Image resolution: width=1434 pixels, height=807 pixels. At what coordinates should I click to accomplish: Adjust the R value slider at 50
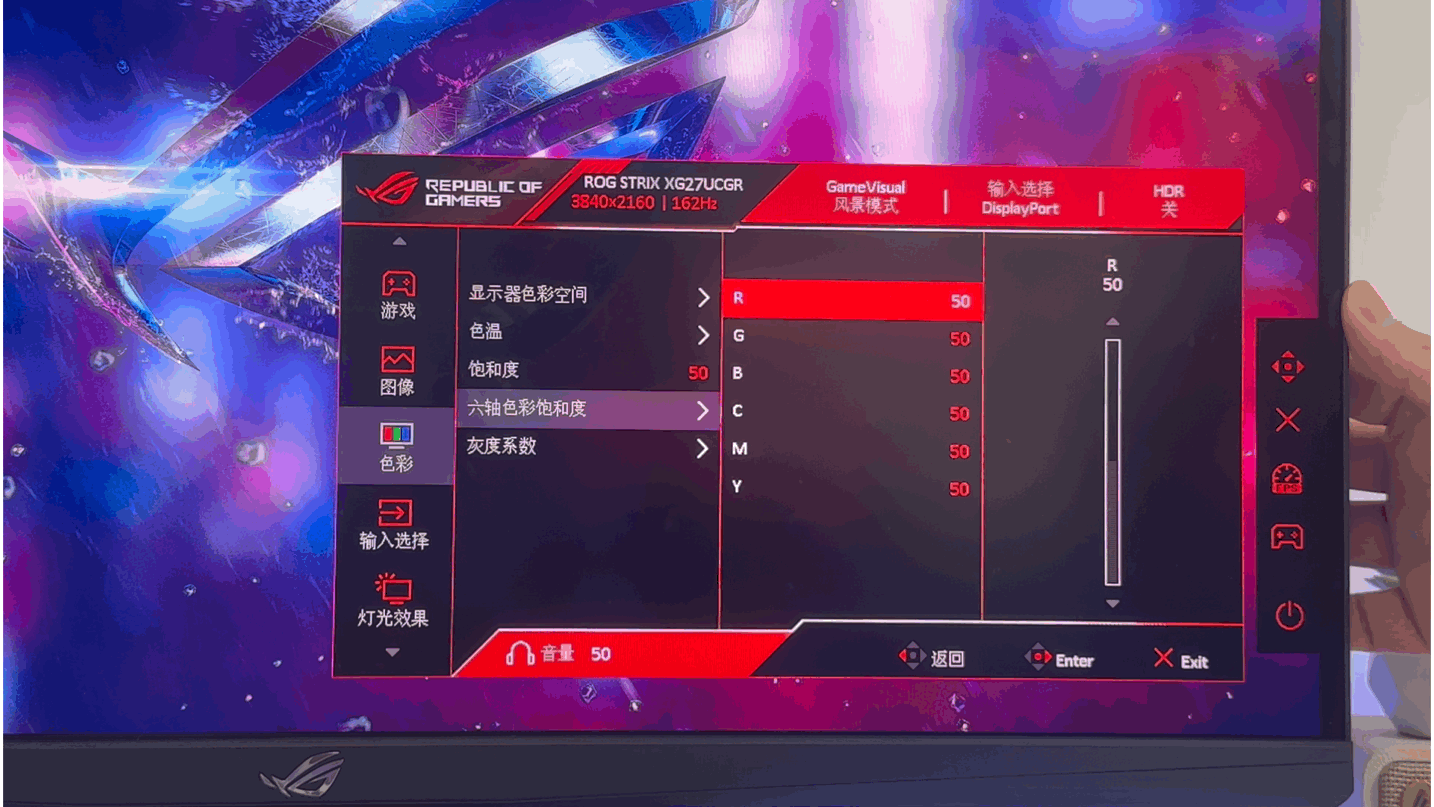coord(1111,460)
